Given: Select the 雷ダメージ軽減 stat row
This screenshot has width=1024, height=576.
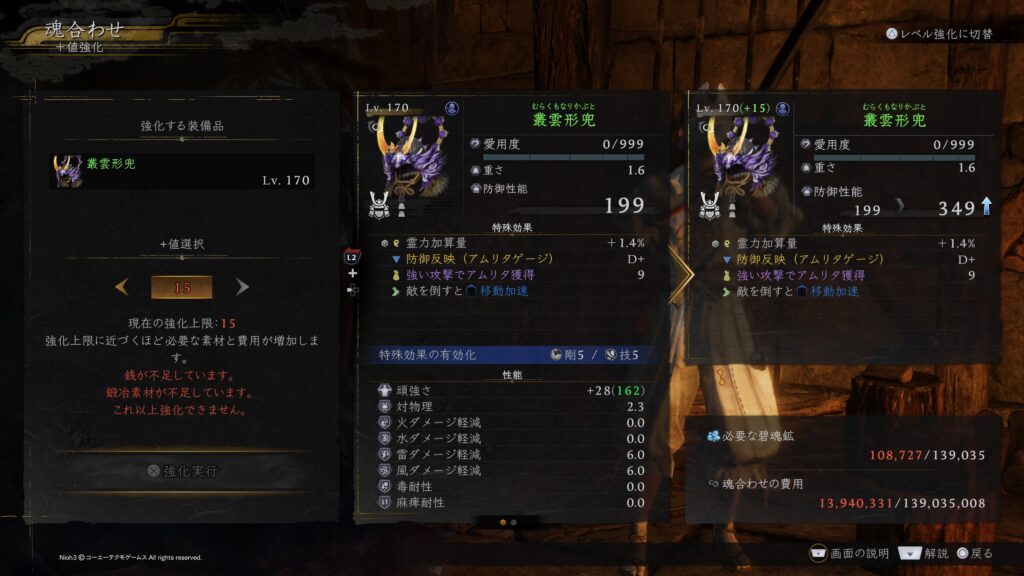Looking at the screenshot, I should pos(512,454).
